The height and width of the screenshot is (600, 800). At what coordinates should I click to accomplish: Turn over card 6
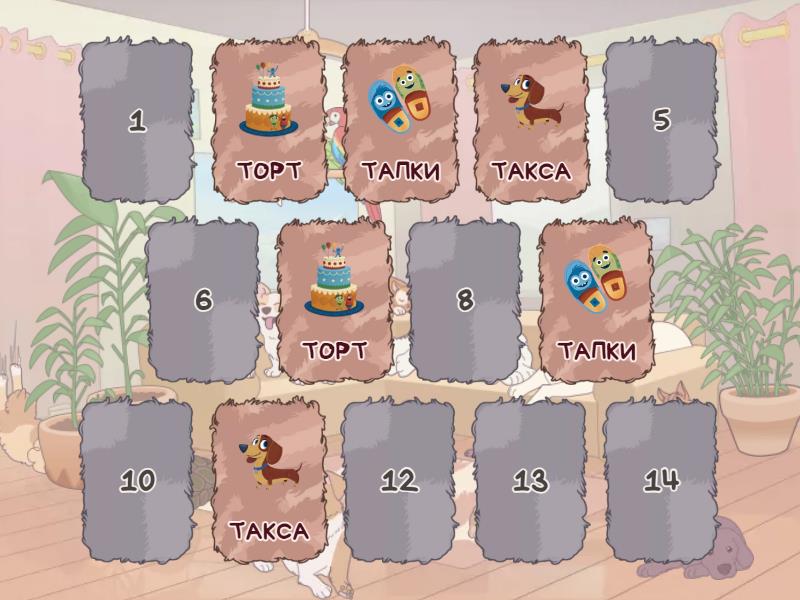[203, 300]
